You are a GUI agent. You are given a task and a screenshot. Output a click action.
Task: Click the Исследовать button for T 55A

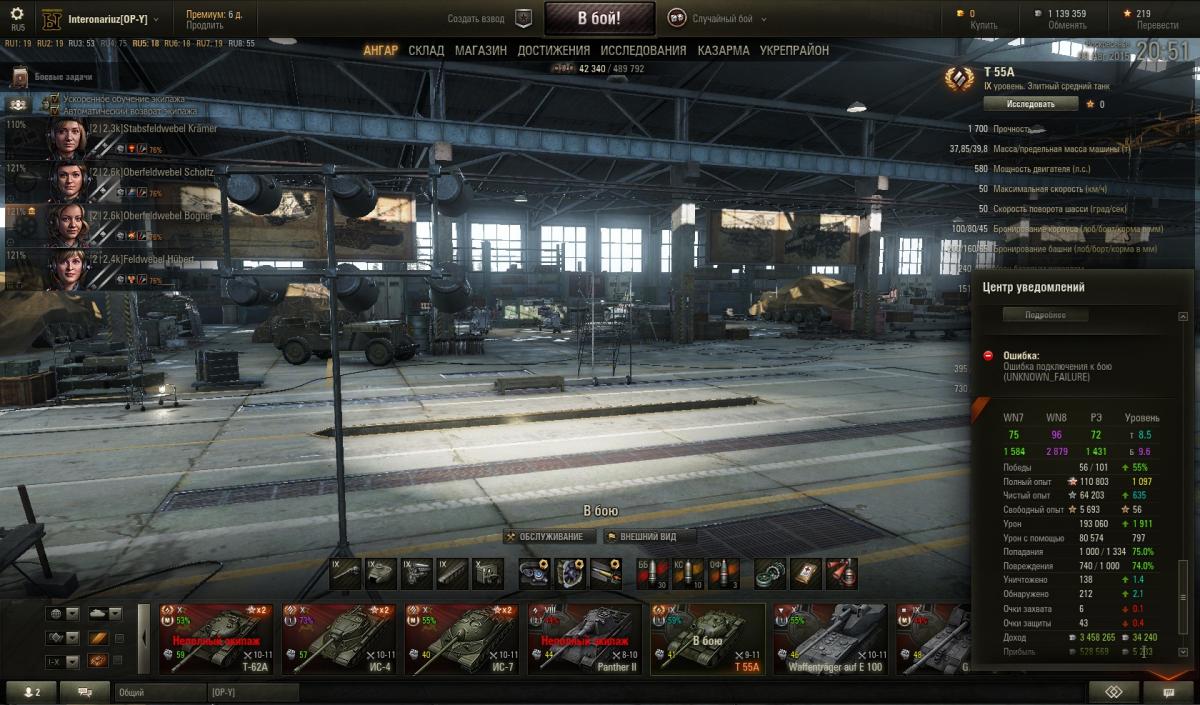point(1030,104)
